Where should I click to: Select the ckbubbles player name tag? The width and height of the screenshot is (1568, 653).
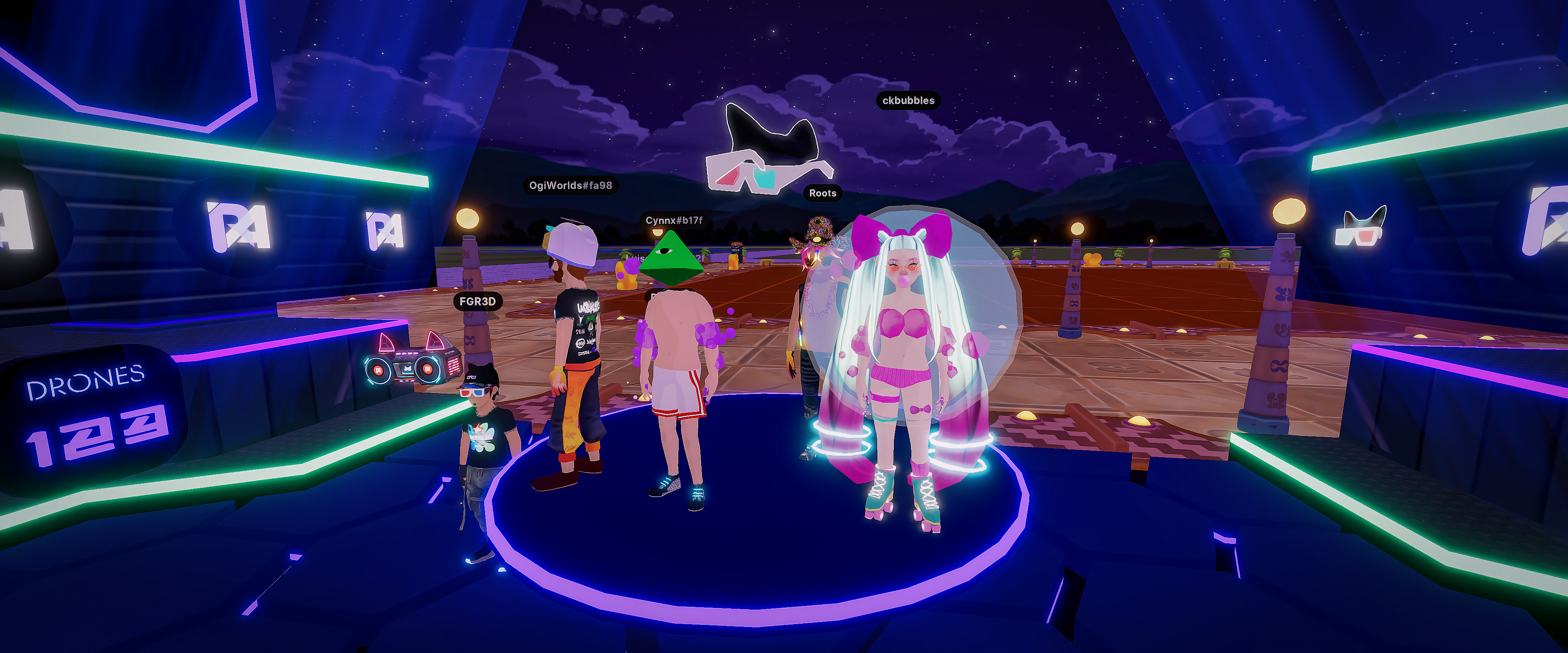pyautogui.click(x=908, y=100)
